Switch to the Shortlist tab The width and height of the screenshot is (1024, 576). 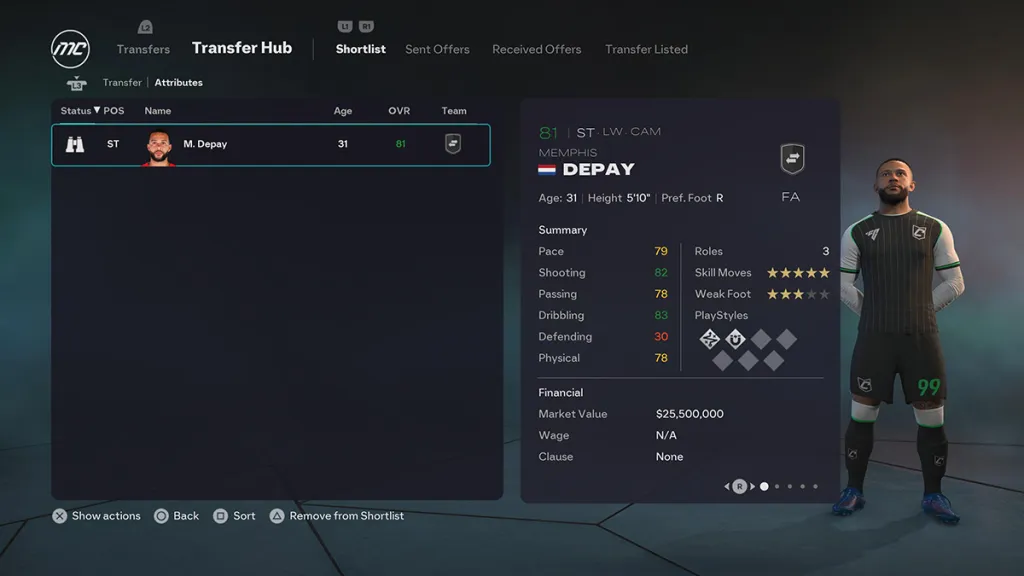coord(360,49)
